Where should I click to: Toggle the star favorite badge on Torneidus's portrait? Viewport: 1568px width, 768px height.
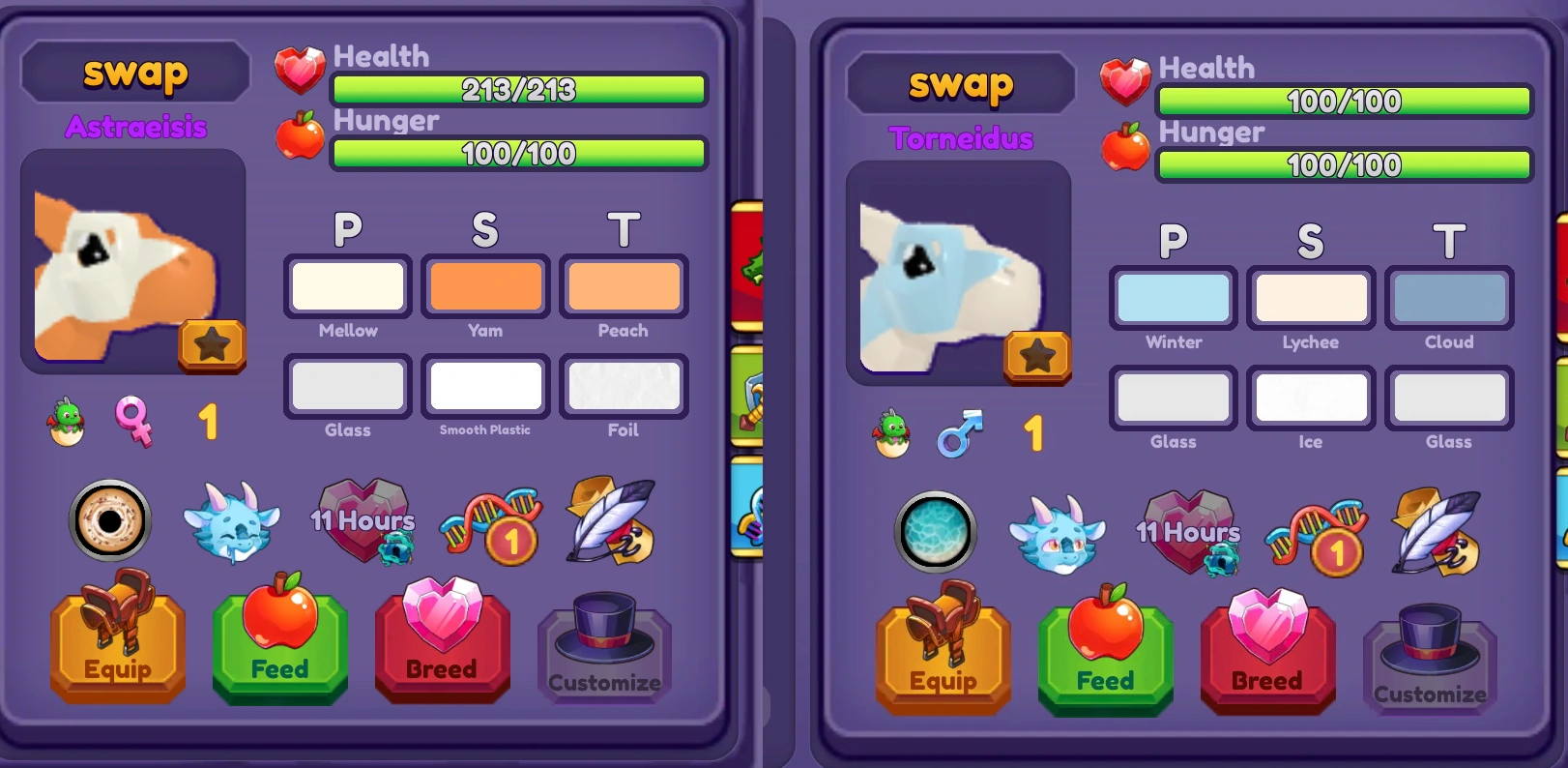[1037, 357]
